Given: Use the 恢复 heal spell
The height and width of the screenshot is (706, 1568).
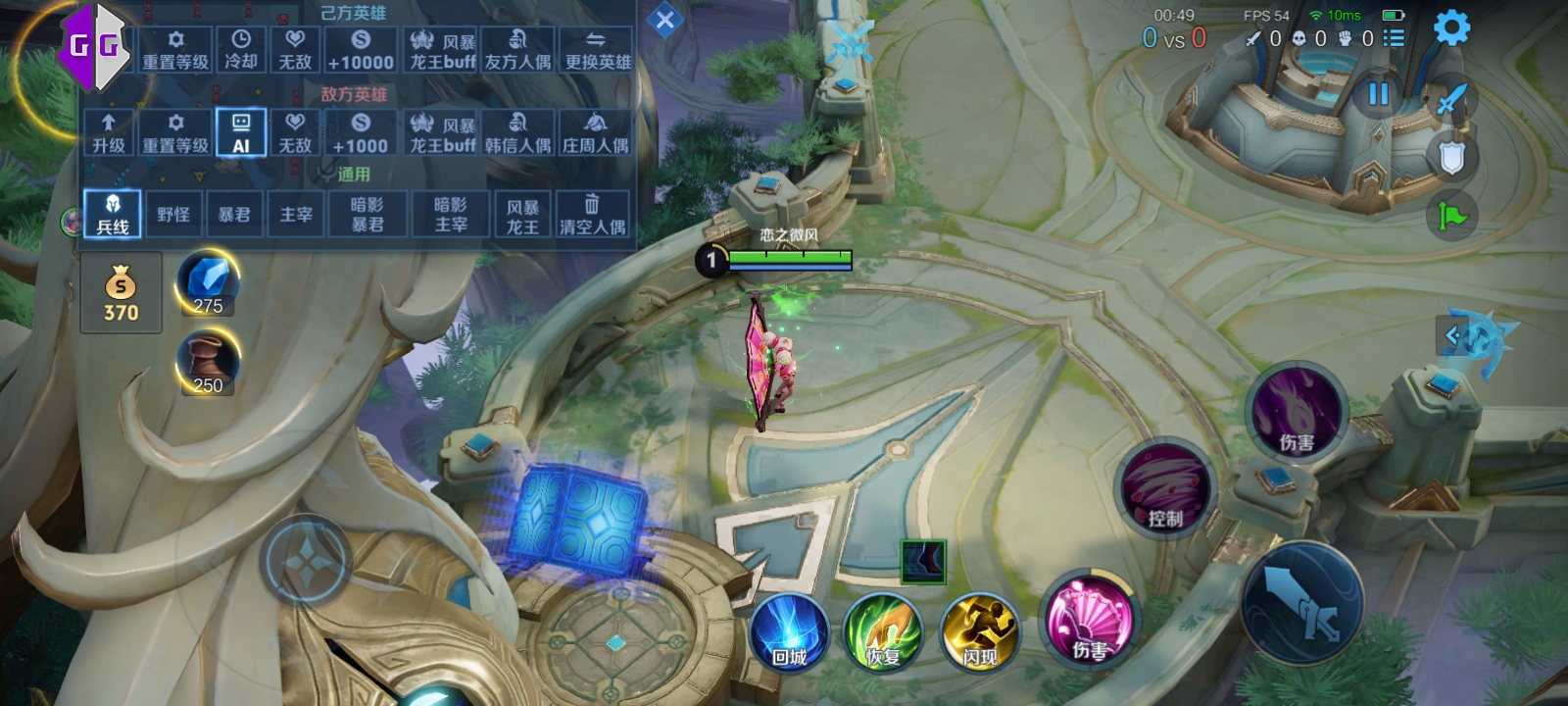Looking at the screenshot, I should click(x=883, y=632).
